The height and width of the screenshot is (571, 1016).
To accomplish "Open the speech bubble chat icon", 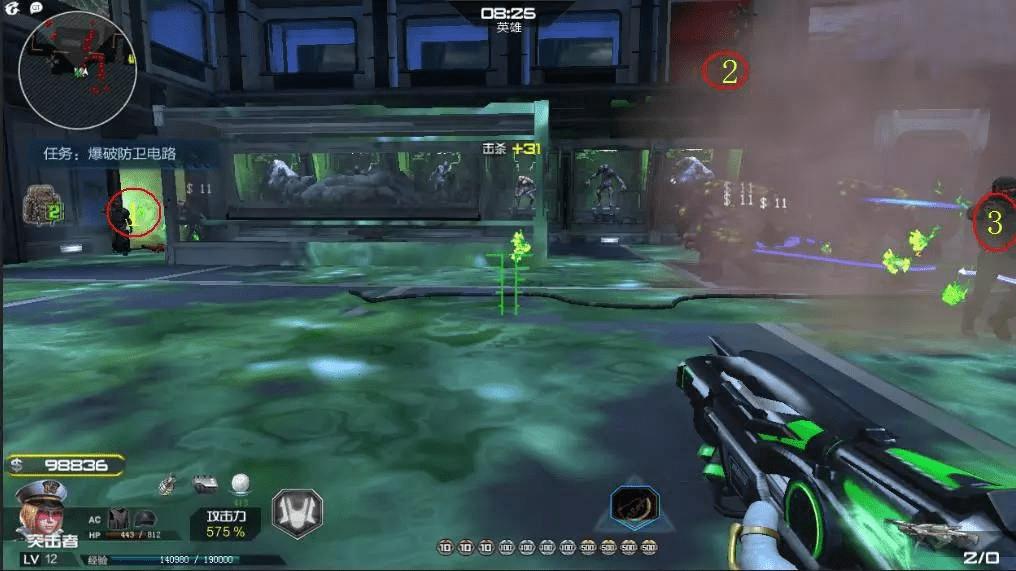I will tap(36, 7).
